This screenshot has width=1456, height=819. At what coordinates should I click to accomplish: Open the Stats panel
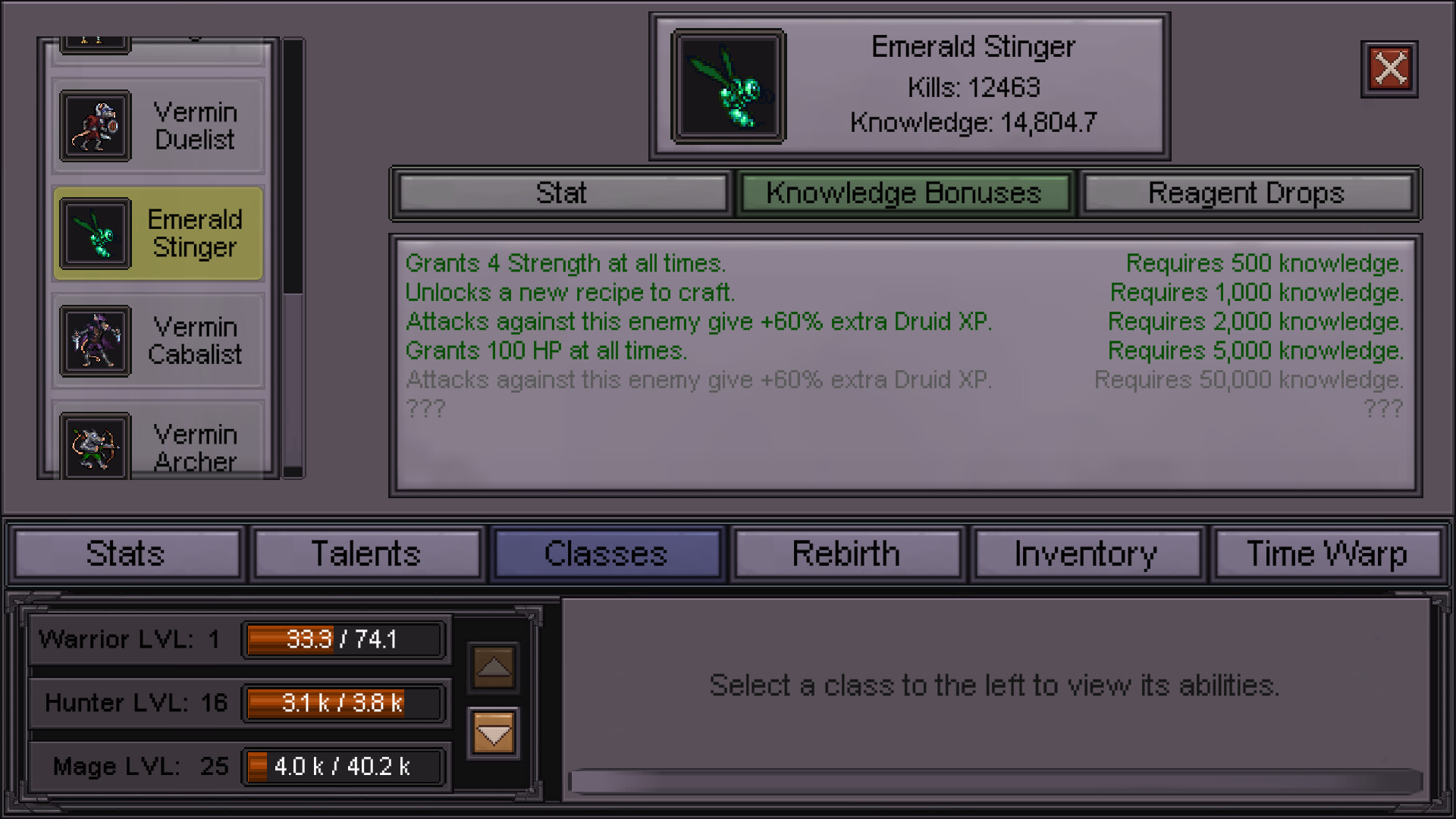(x=126, y=554)
